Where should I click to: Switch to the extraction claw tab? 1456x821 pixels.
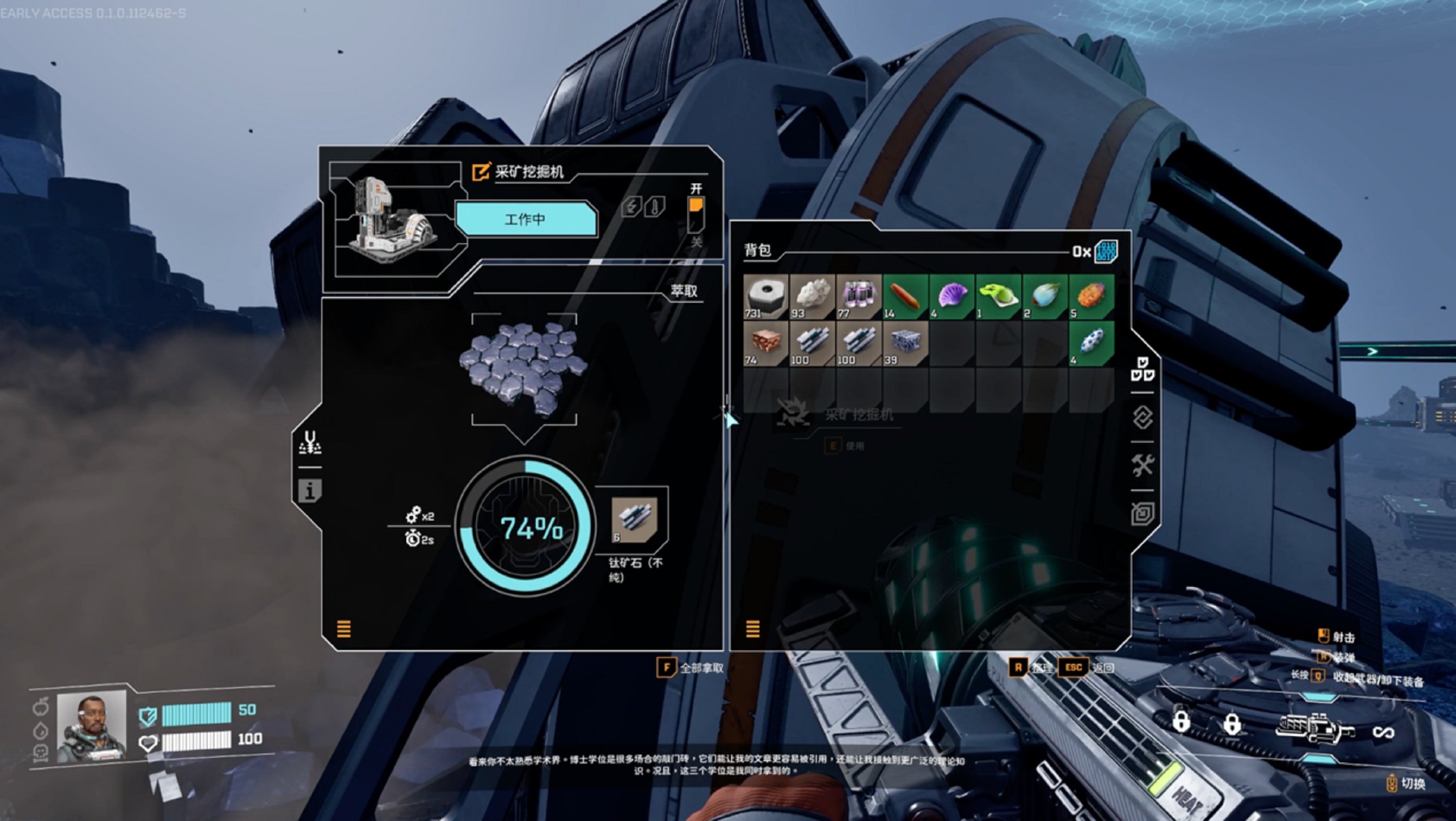click(310, 443)
